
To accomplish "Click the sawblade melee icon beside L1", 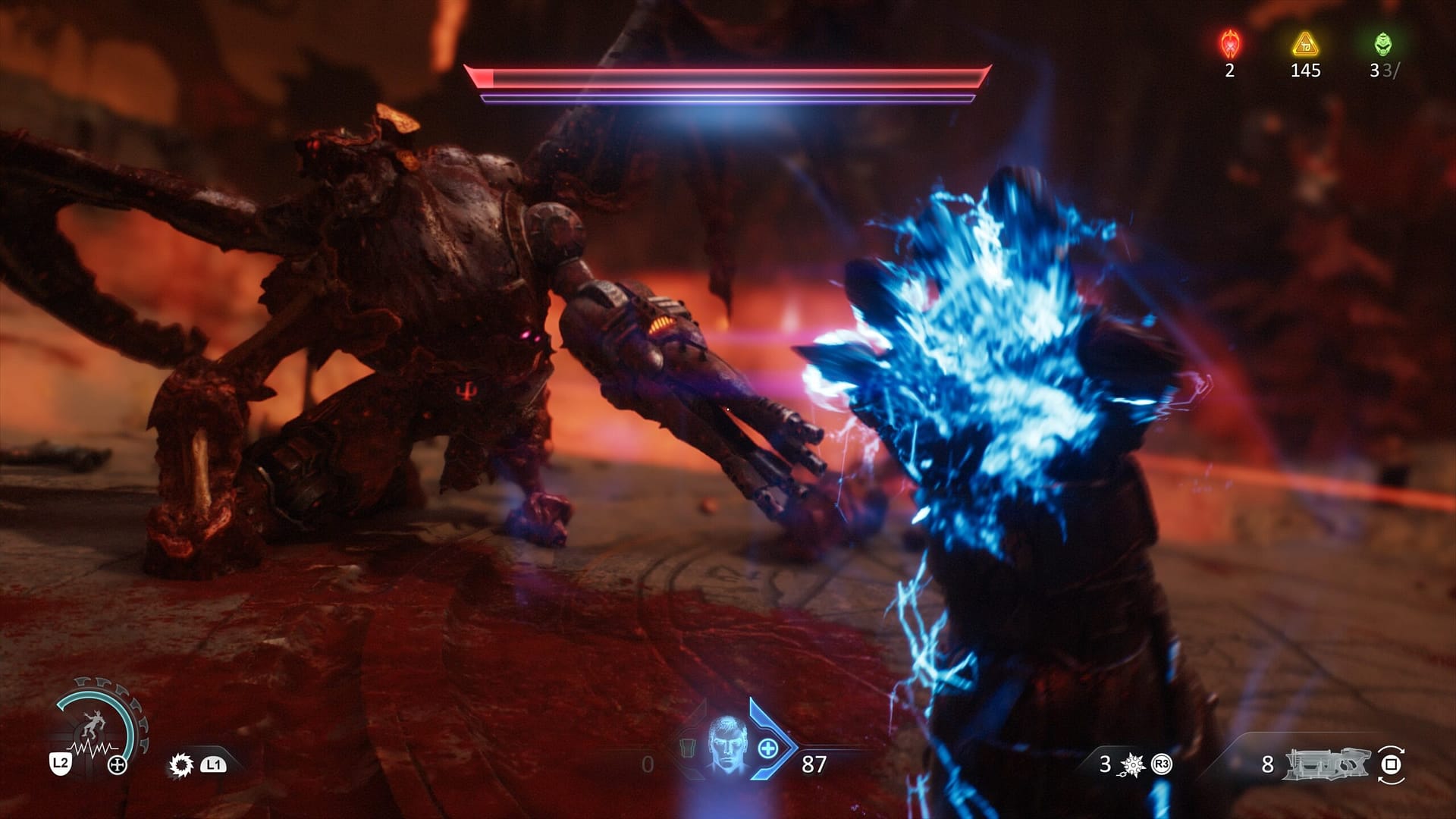I will click(x=180, y=764).
